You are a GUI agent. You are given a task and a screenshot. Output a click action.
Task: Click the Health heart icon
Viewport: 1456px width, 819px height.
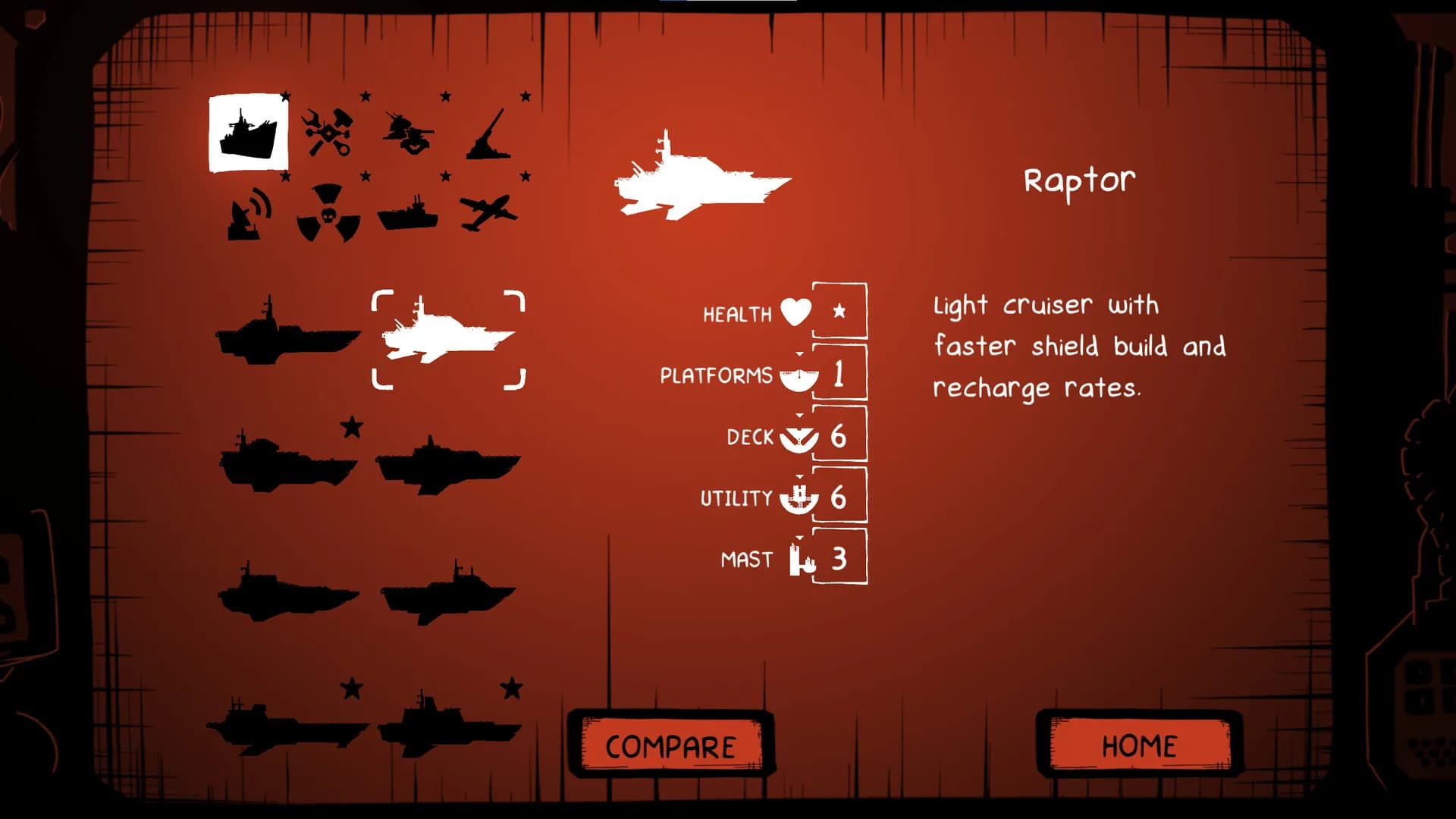click(793, 312)
